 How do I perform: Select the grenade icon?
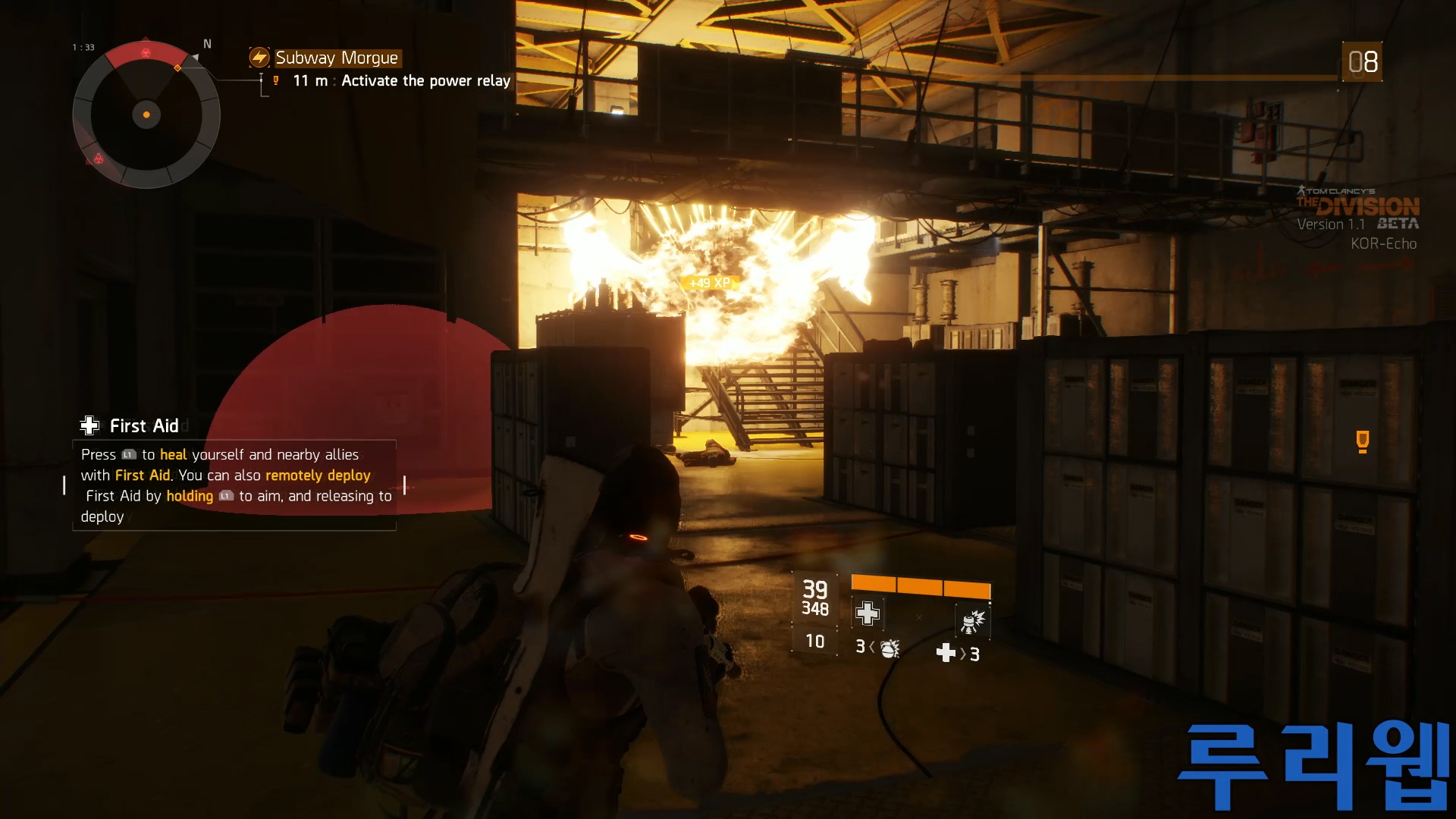889,648
